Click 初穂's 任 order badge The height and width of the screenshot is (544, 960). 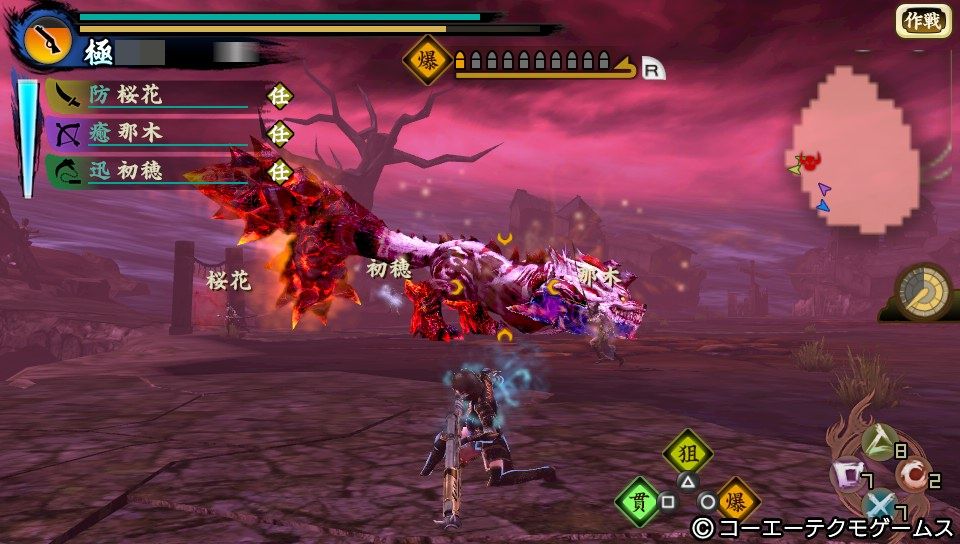(x=280, y=171)
